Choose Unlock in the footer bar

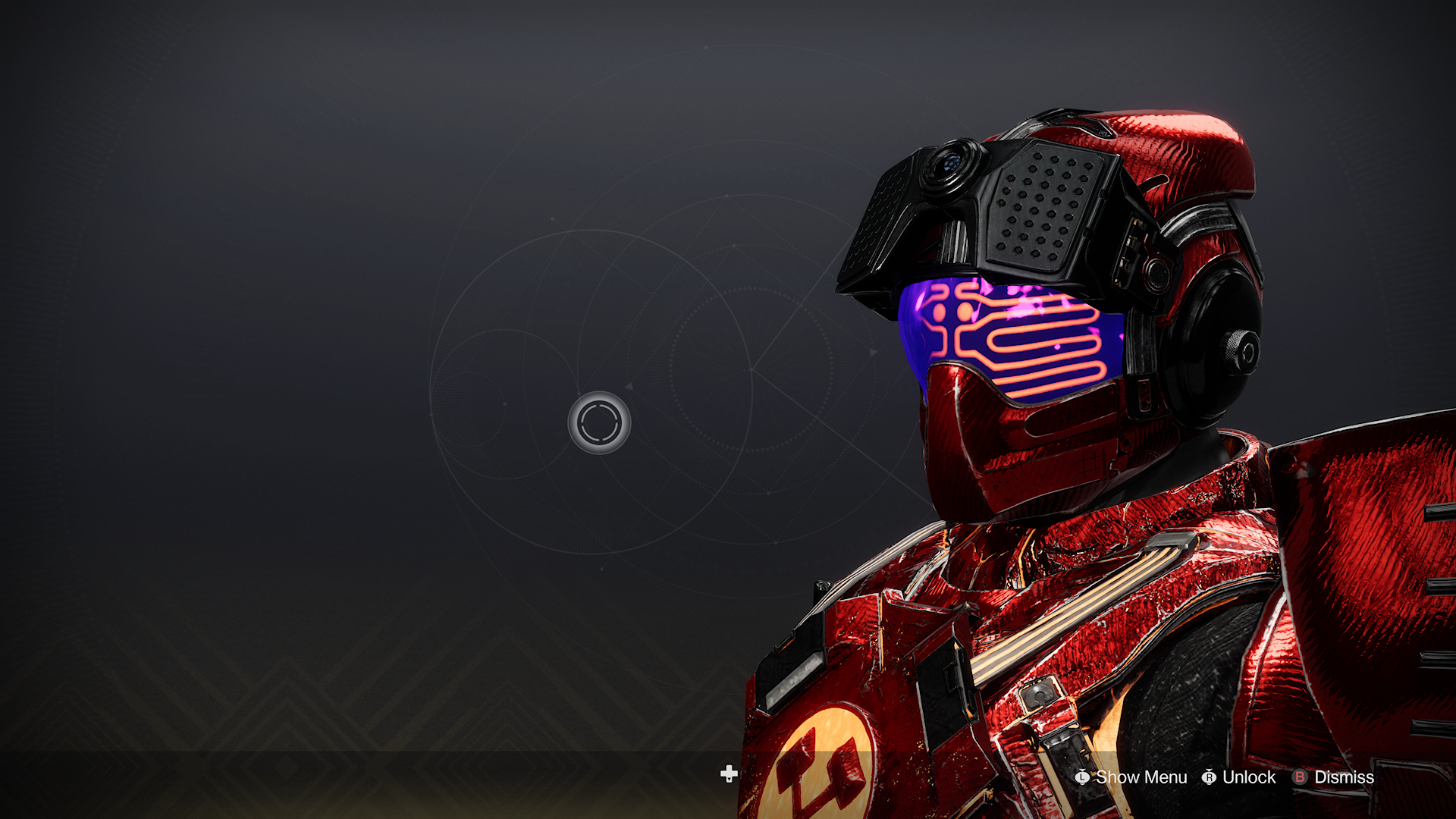(x=1240, y=777)
